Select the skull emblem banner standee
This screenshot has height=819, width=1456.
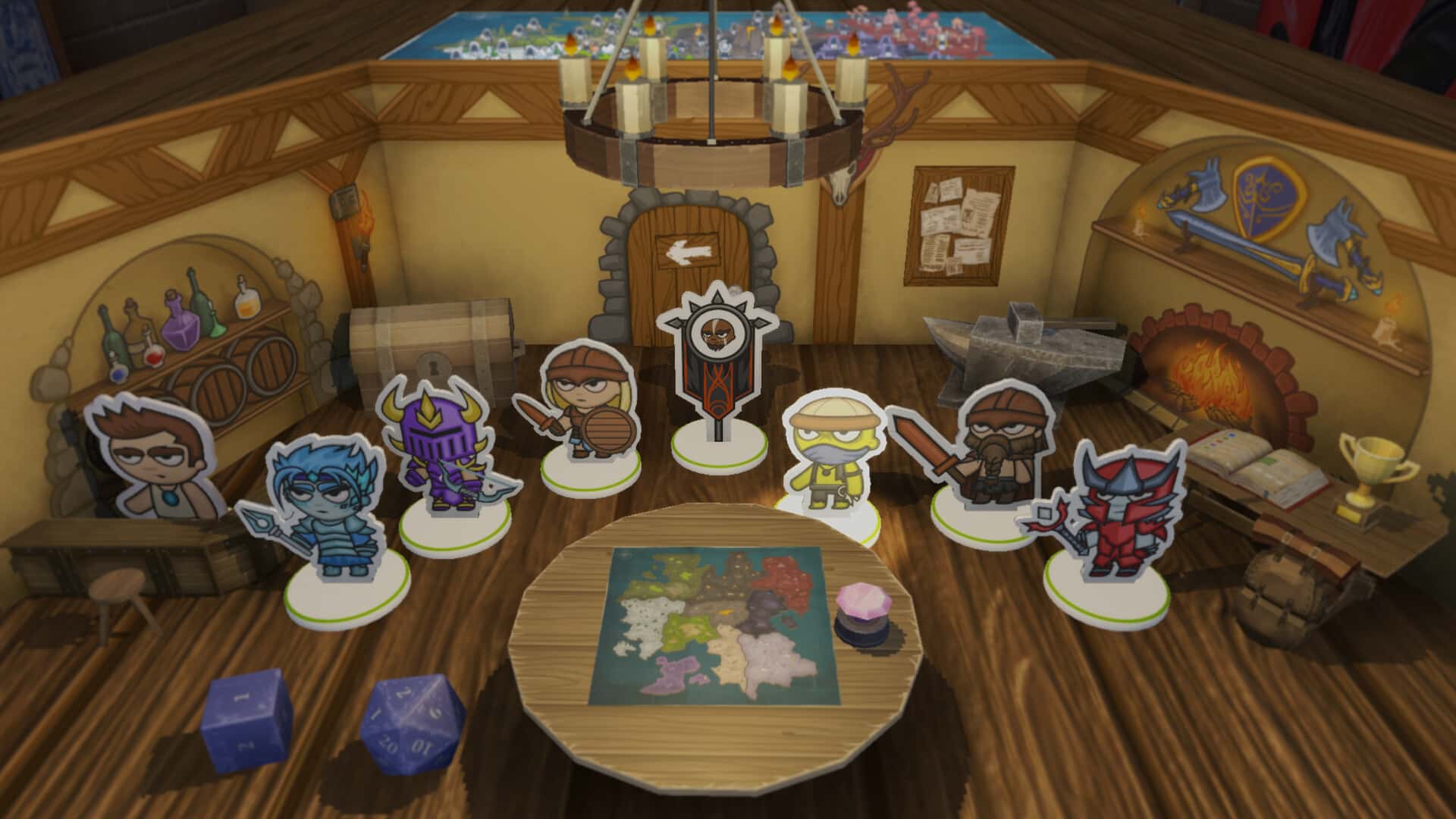pyautogui.click(x=718, y=364)
